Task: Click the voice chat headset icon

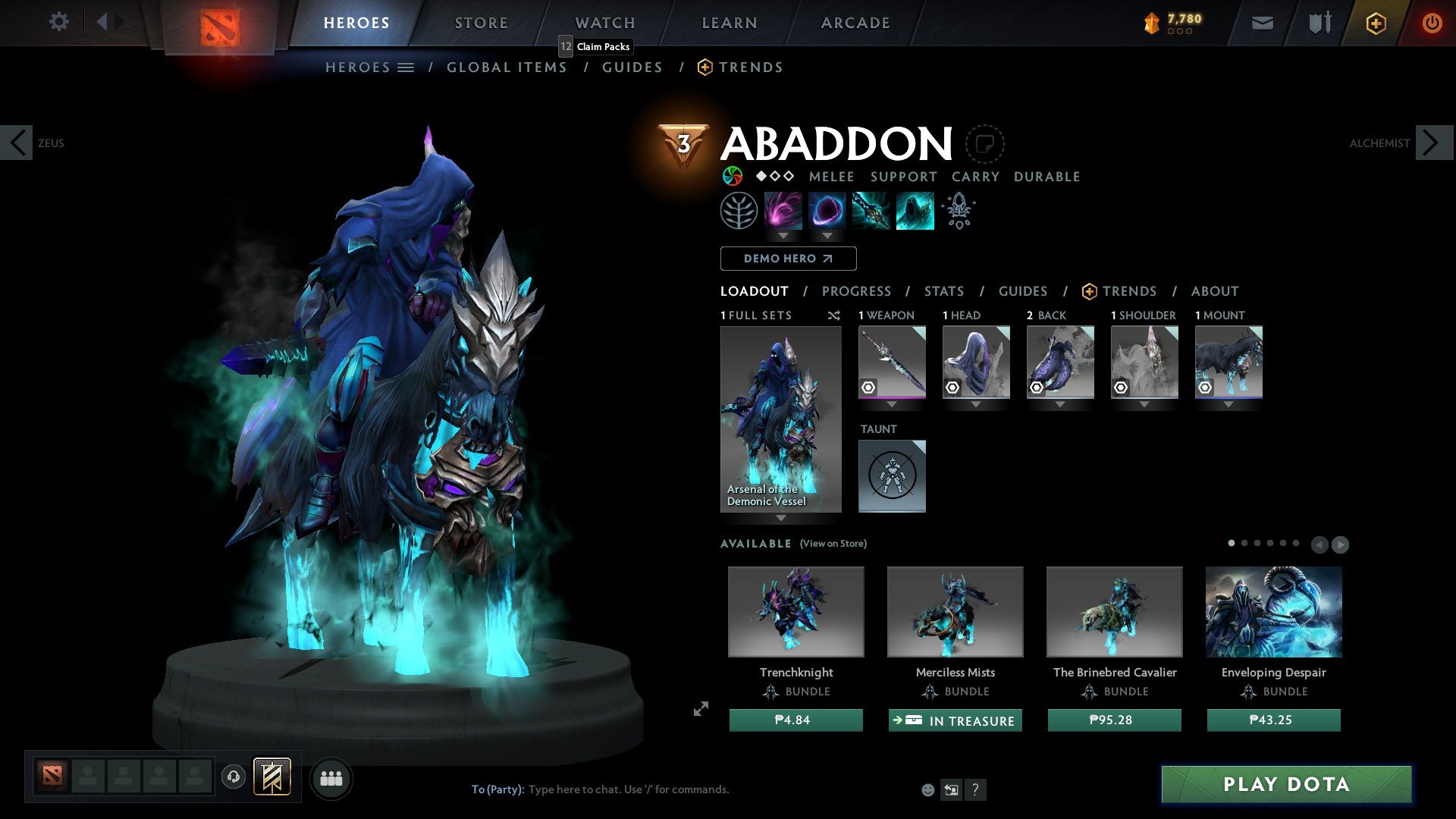Action: [x=233, y=778]
